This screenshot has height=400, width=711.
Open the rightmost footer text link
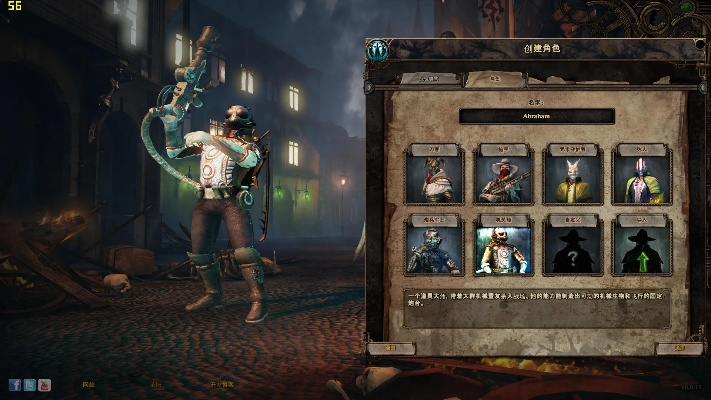coord(222,384)
